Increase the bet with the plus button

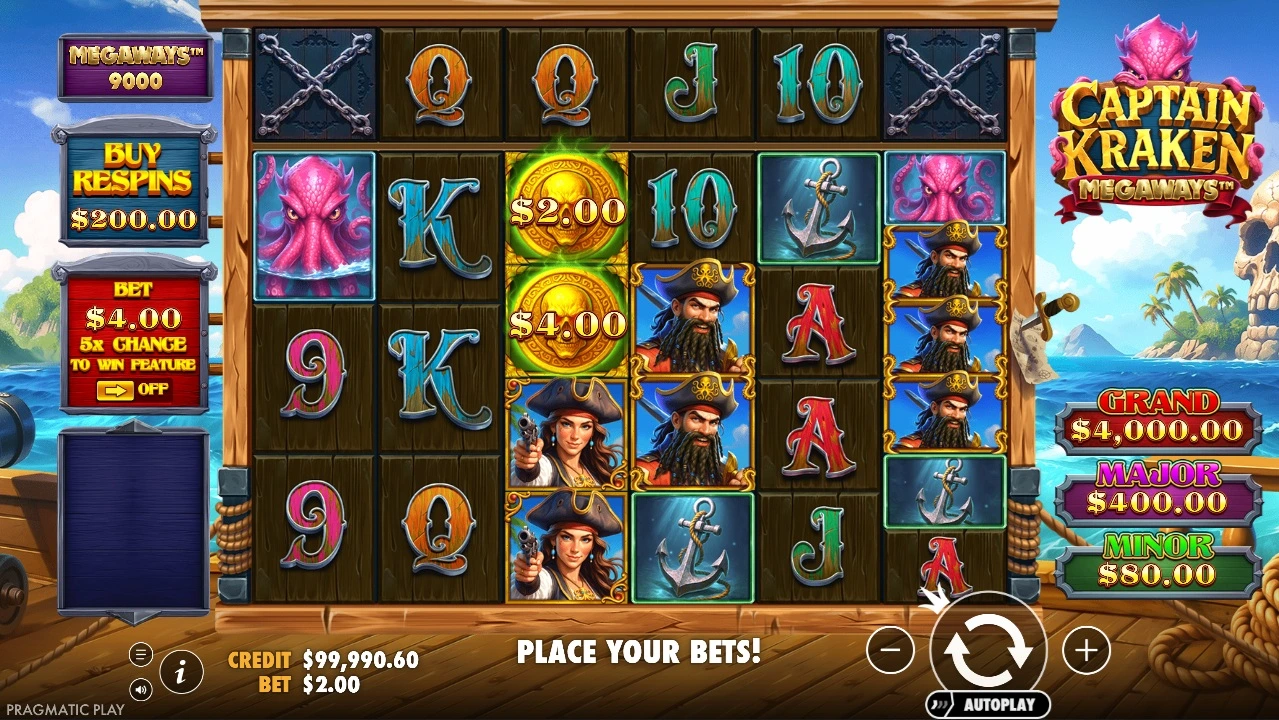coord(1086,651)
